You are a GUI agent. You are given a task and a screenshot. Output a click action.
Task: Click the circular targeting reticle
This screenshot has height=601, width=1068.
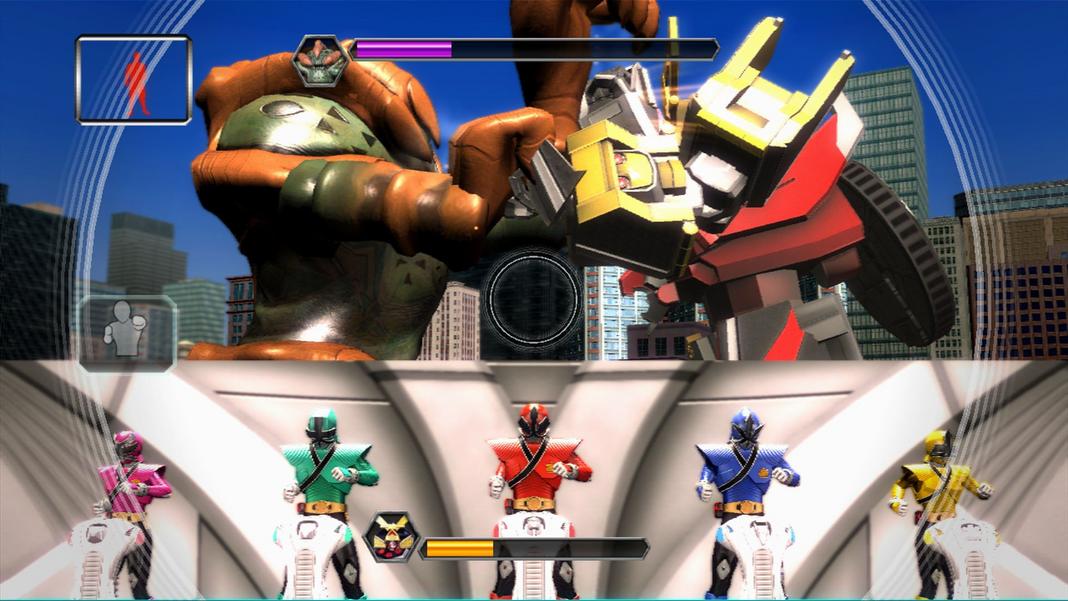tap(532, 296)
